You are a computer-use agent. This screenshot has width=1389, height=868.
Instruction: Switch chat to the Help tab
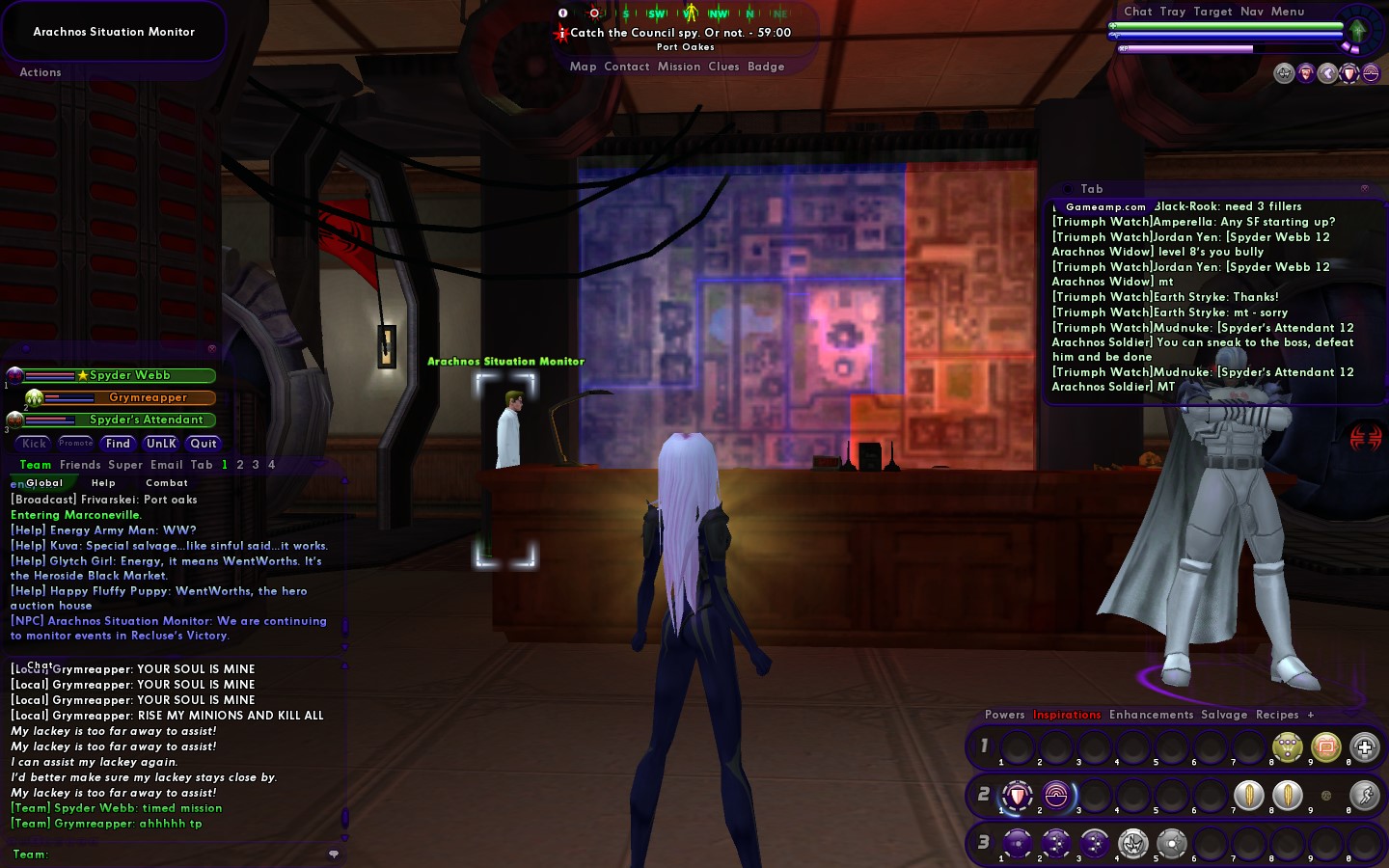[x=103, y=483]
